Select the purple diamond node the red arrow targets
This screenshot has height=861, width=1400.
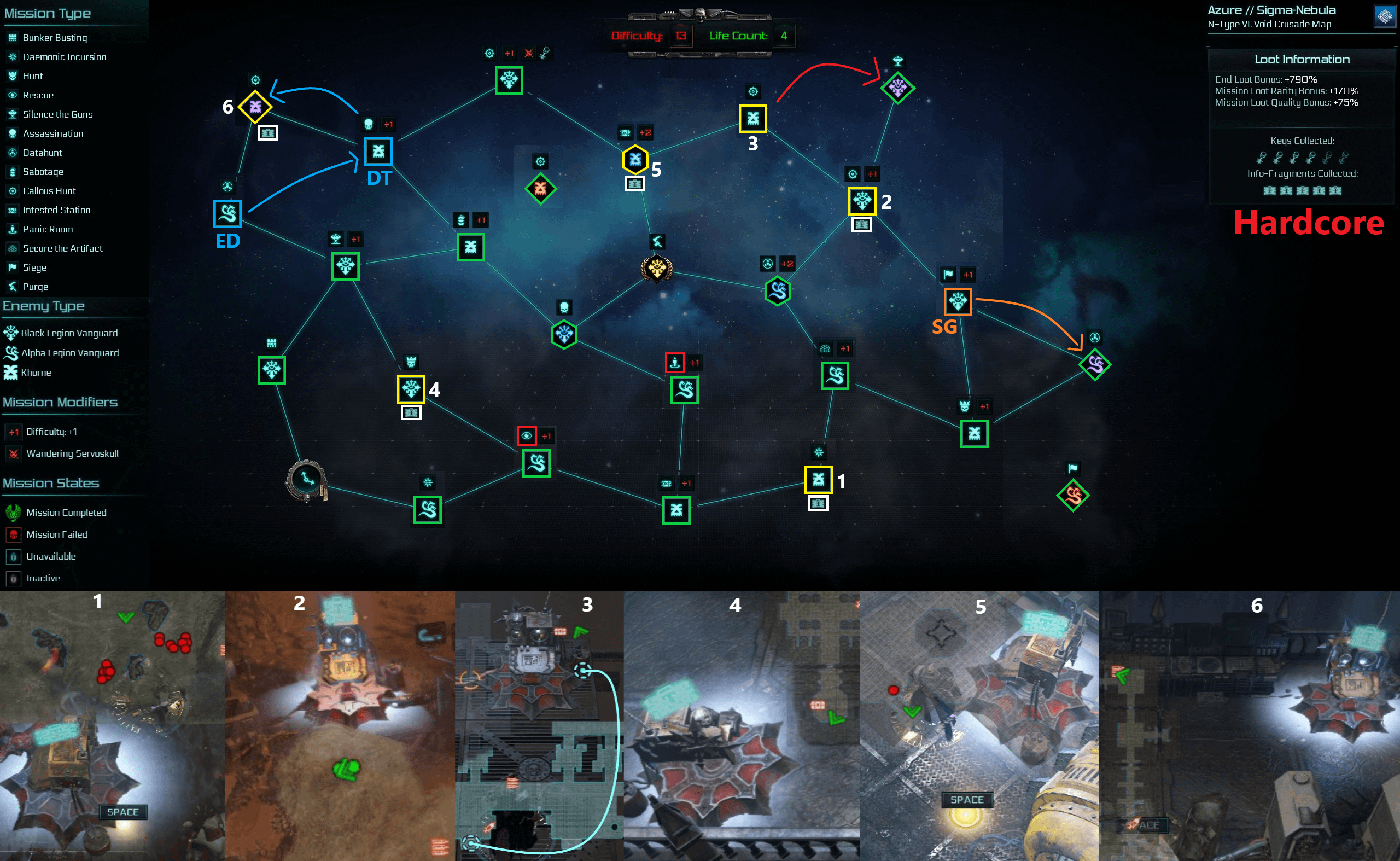pyautogui.click(x=897, y=88)
